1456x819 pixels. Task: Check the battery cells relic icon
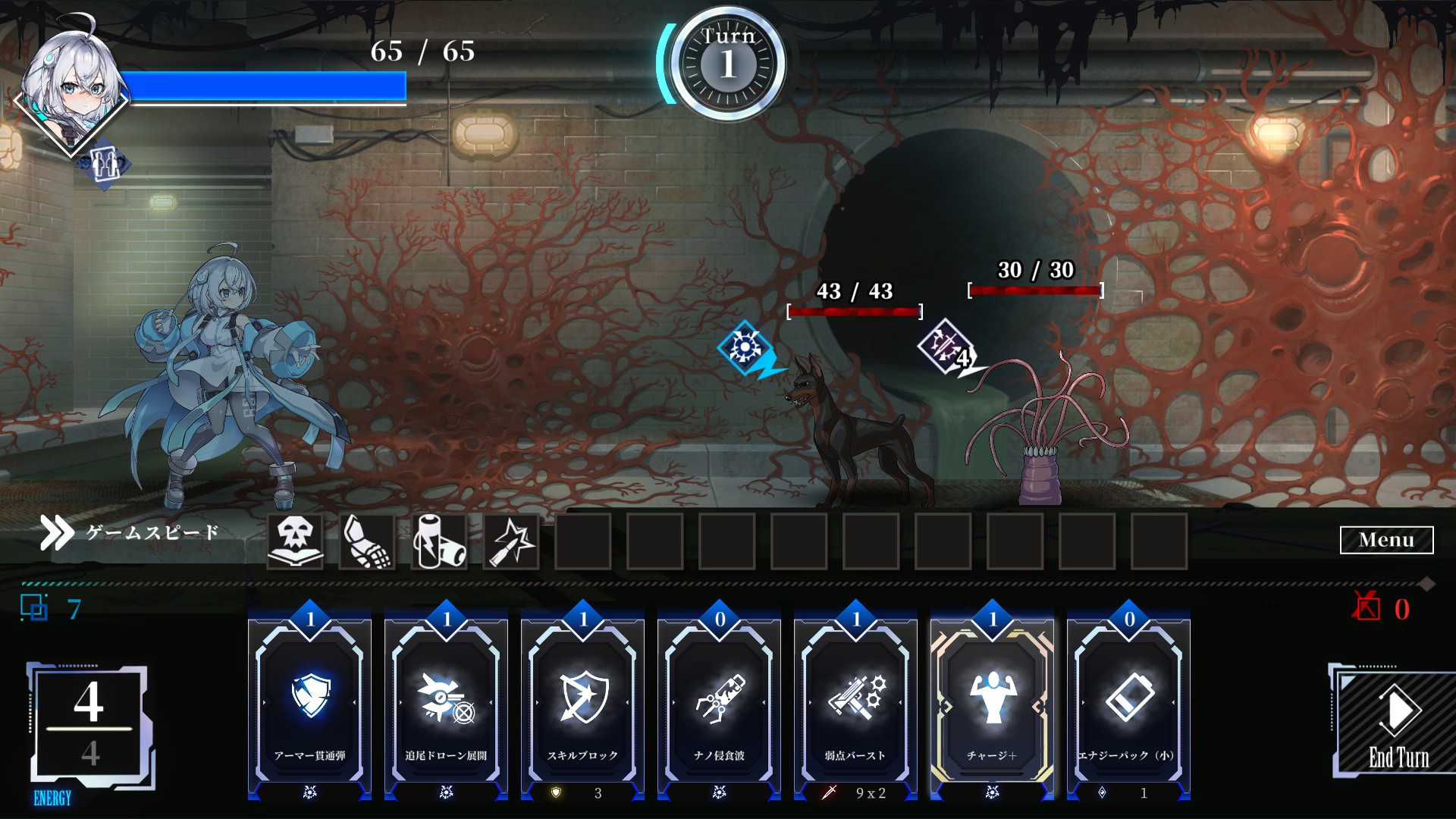[x=439, y=541]
